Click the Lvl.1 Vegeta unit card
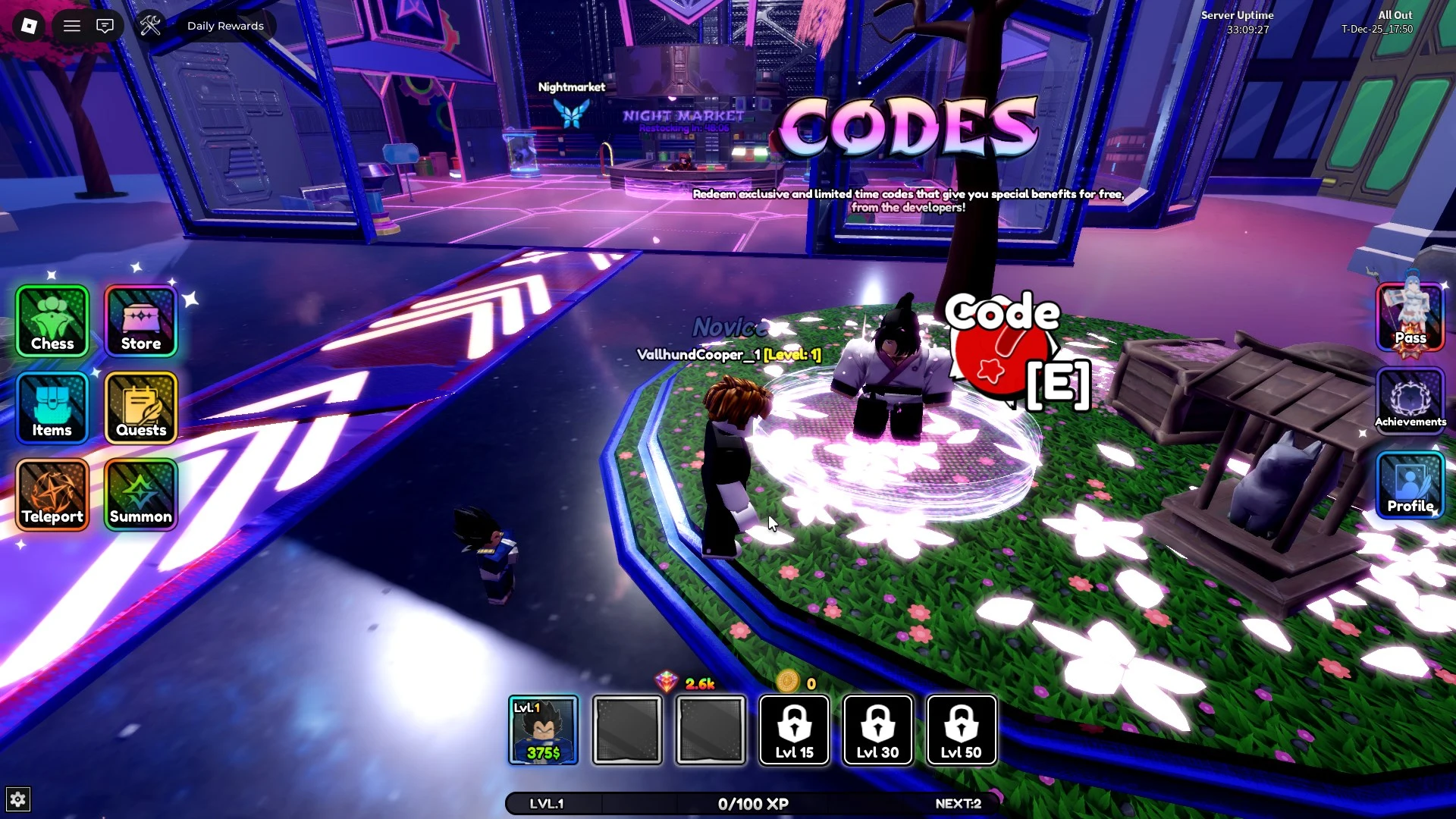Viewport: 1456px width, 819px height. point(543,730)
